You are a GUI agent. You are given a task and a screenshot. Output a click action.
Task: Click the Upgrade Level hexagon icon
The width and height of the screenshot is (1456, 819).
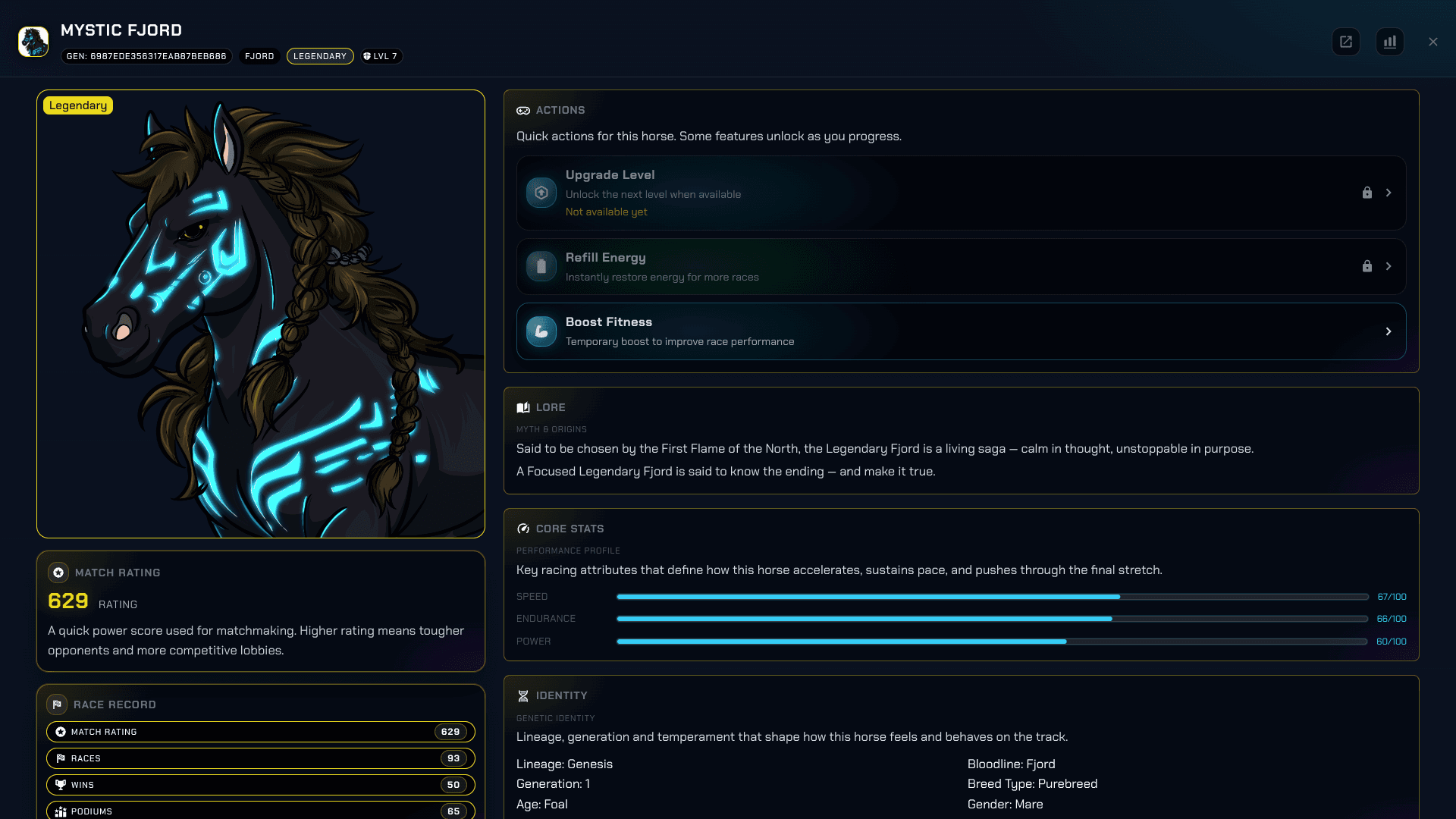click(x=541, y=193)
